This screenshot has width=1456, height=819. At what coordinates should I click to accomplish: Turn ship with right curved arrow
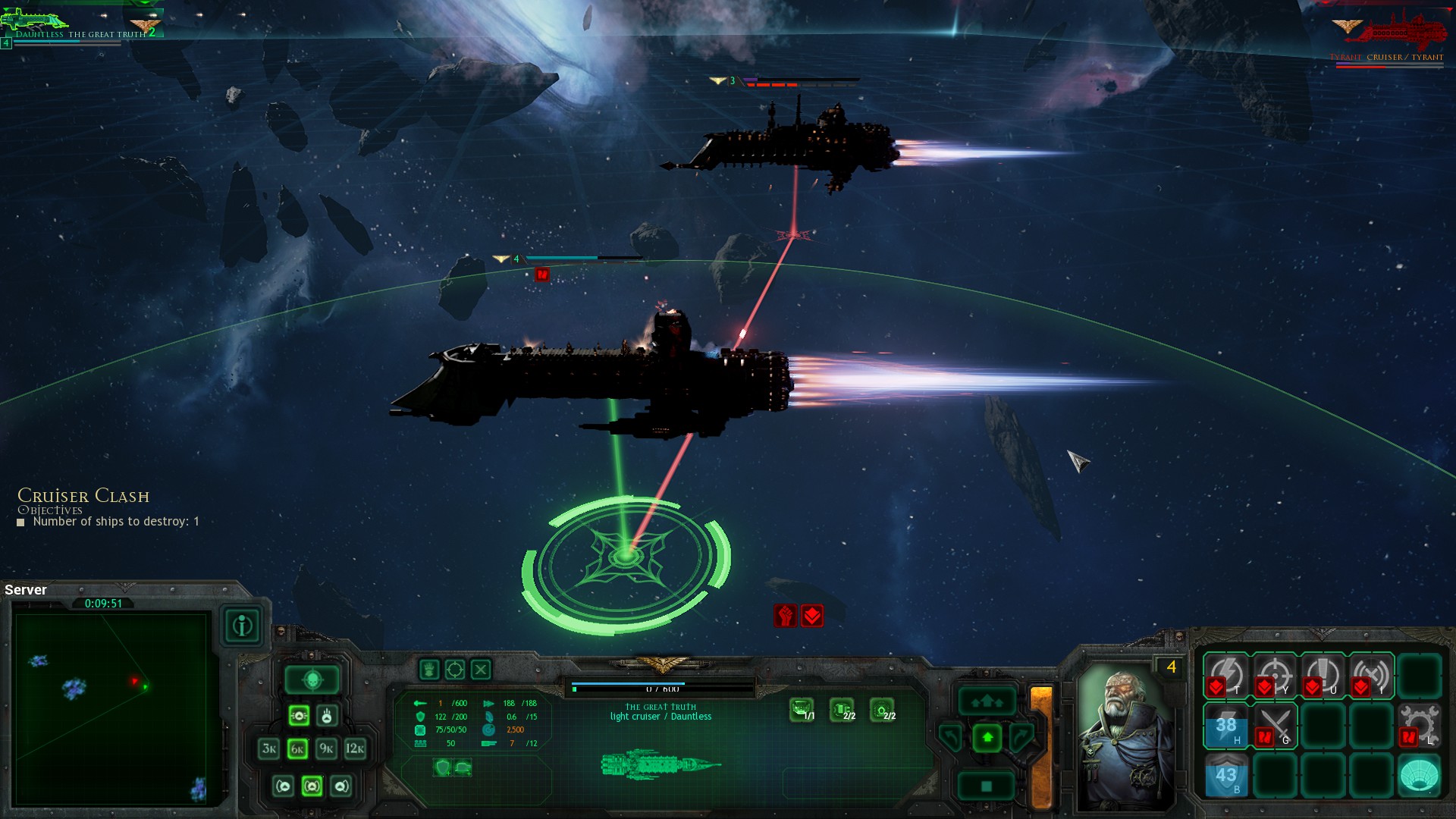pos(1021,737)
